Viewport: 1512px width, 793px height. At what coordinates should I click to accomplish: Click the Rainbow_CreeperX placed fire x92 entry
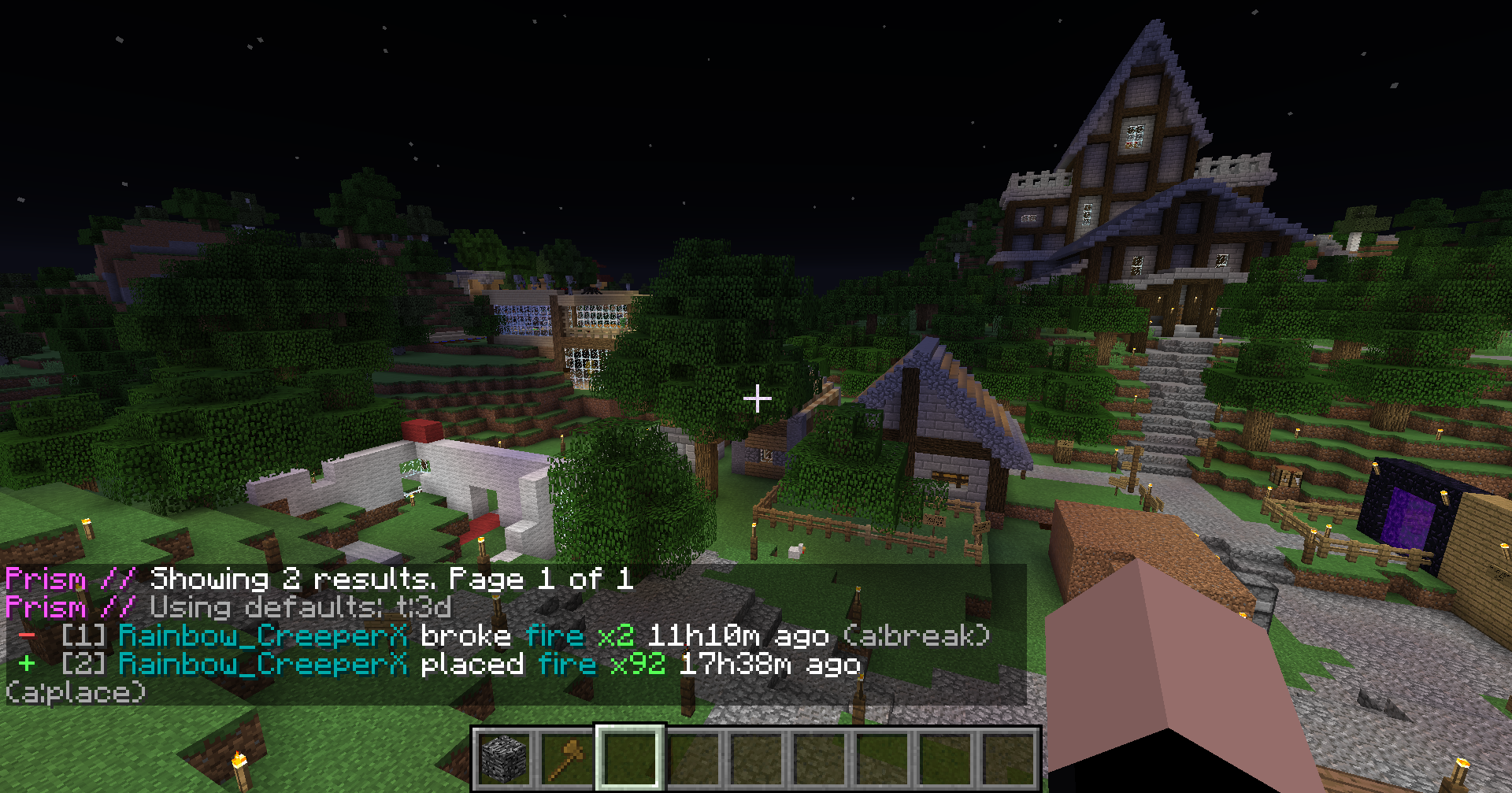coord(488,665)
